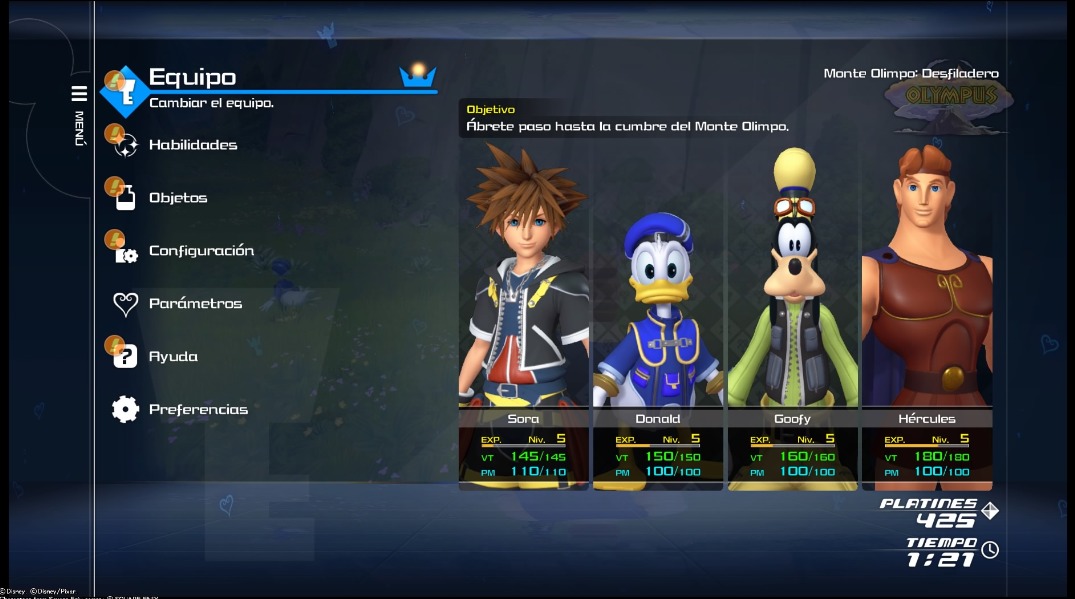Open the Objetos menu

pos(178,198)
